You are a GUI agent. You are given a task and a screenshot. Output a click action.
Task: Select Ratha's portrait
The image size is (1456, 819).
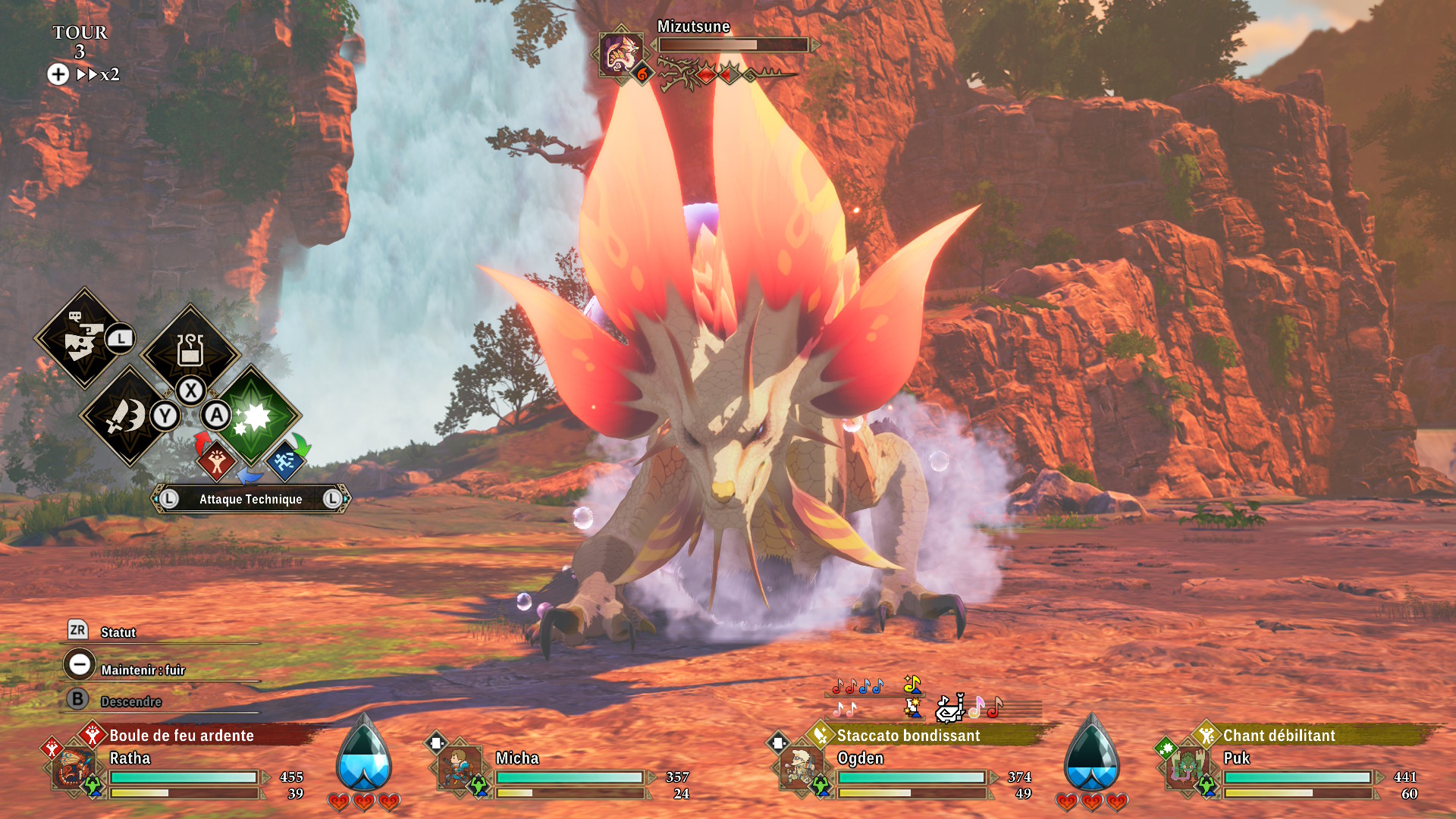pyautogui.click(x=74, y=768)
